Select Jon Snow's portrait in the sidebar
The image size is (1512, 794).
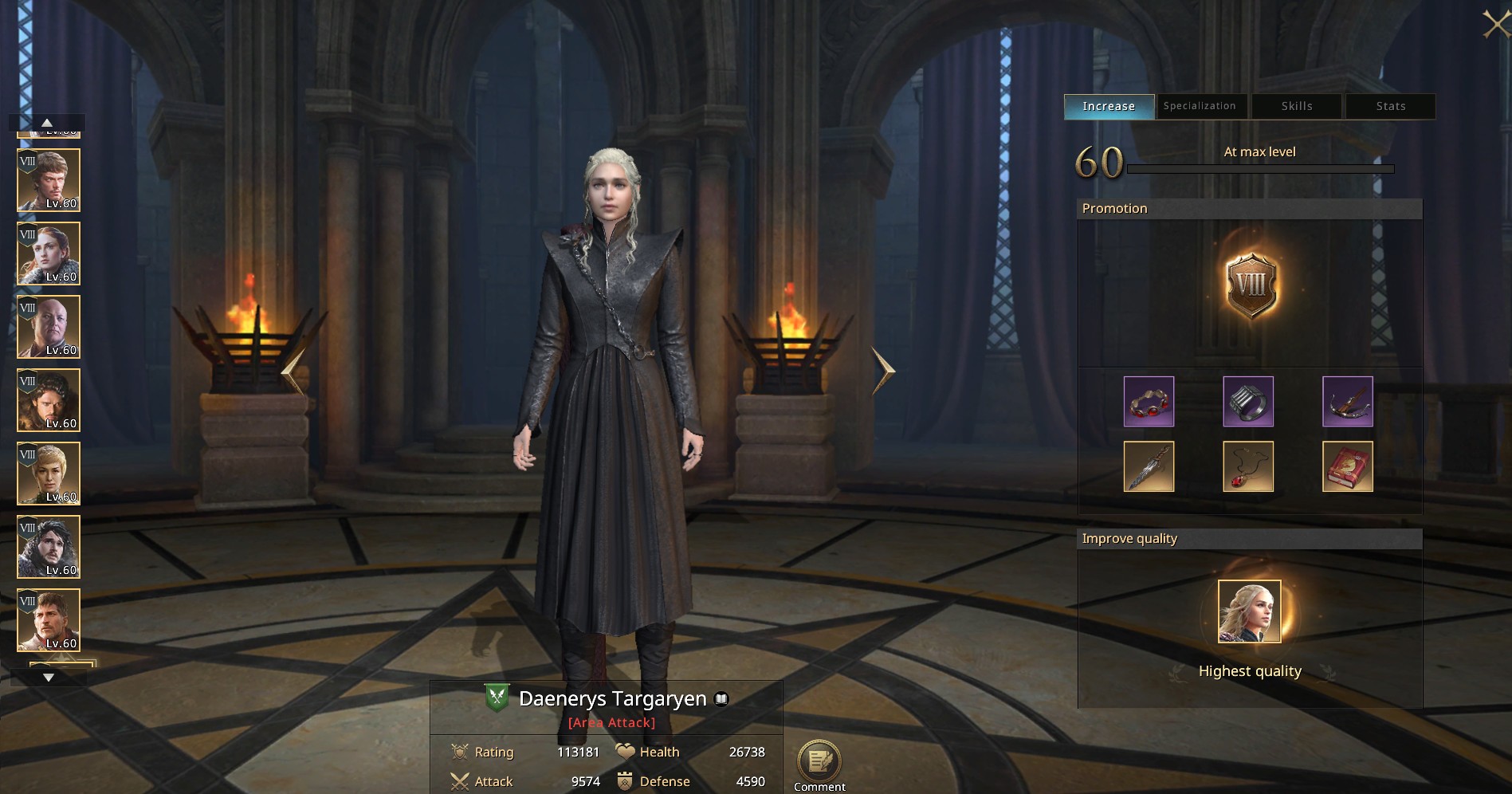pos(48,547)
